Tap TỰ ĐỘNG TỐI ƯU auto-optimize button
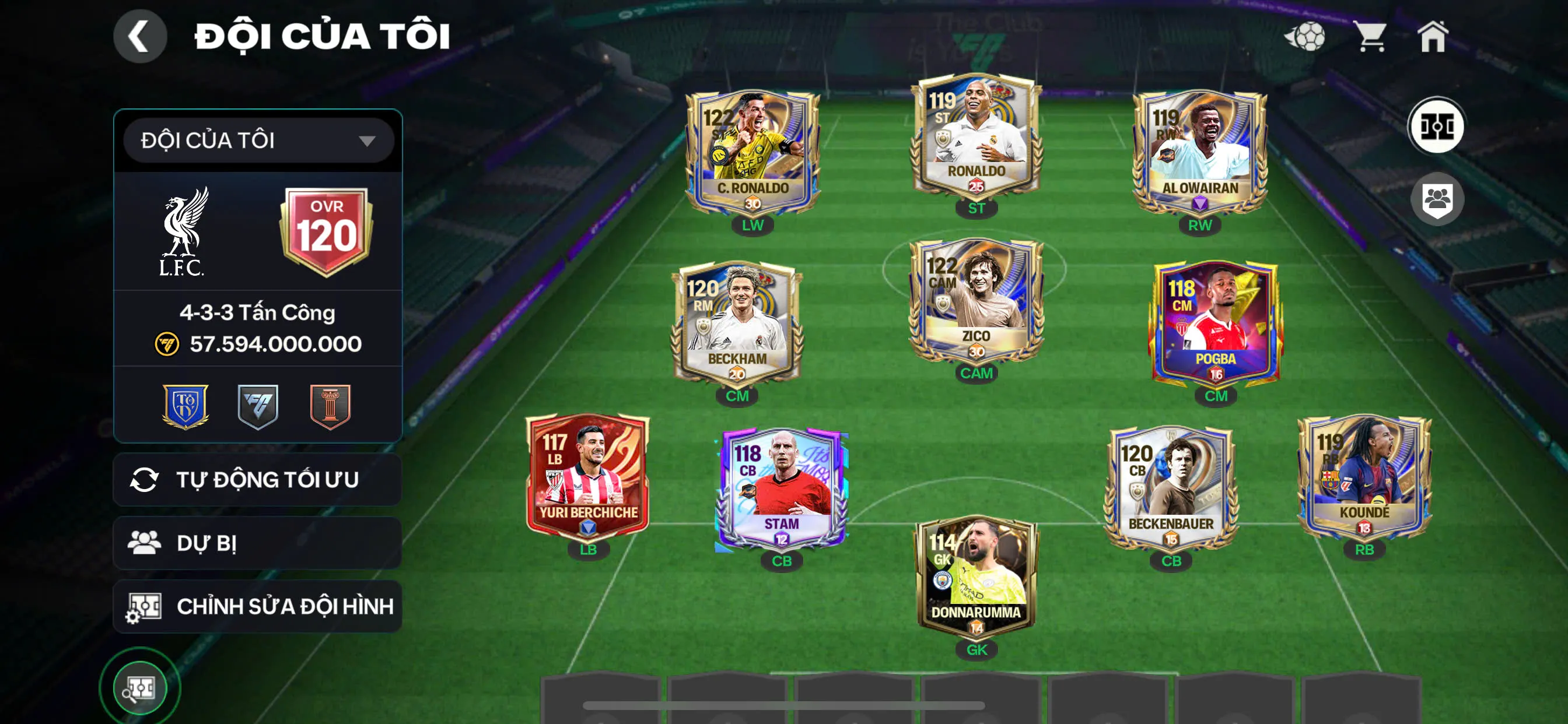 tap(257, 479)
